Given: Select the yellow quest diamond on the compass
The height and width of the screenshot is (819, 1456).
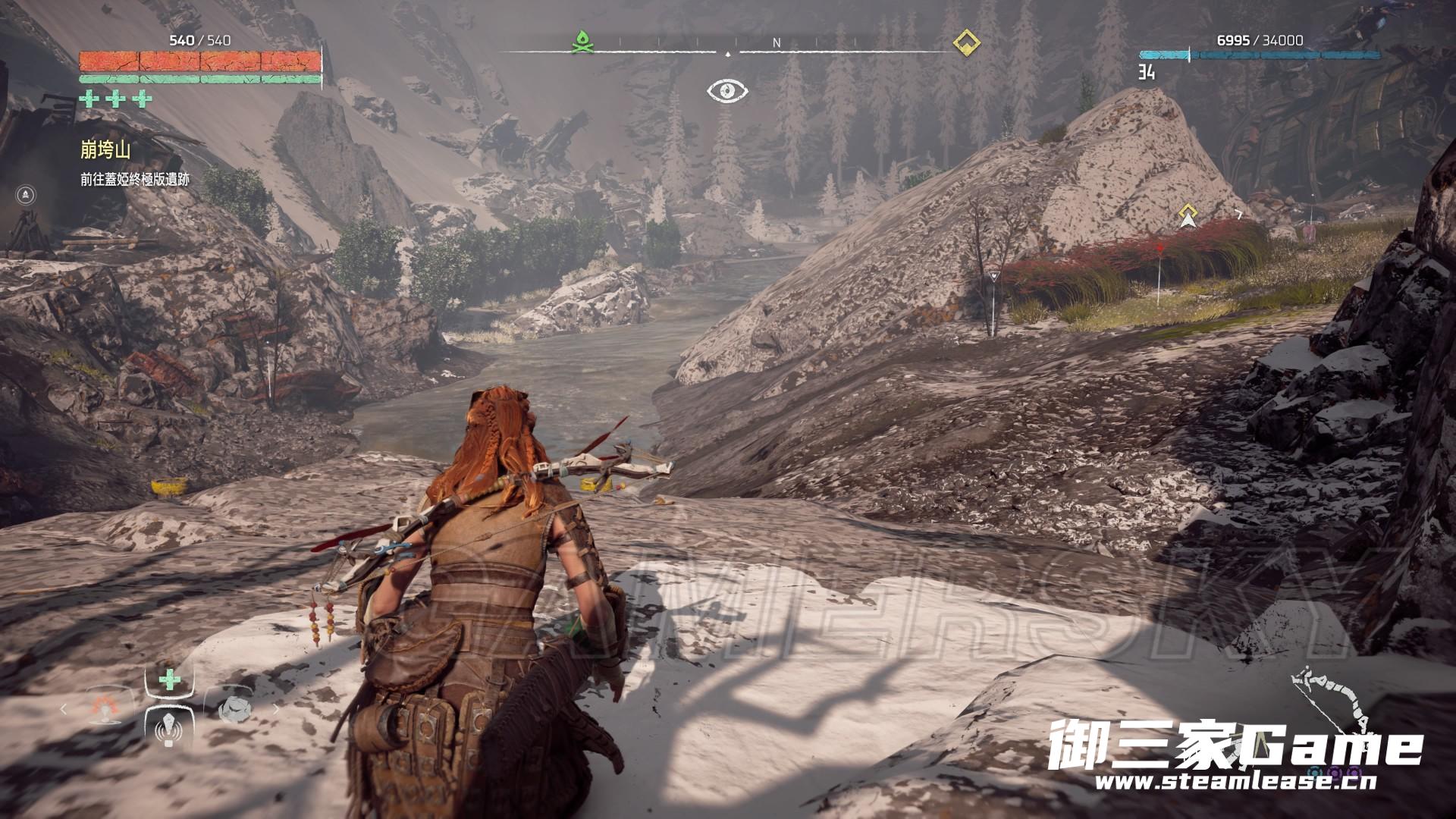Looking at the screenshot, I should [x=965, y=42].
